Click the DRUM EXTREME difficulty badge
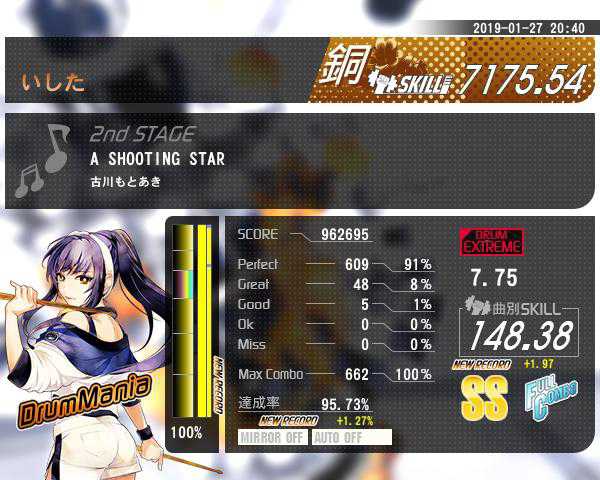 click(490, 242)
